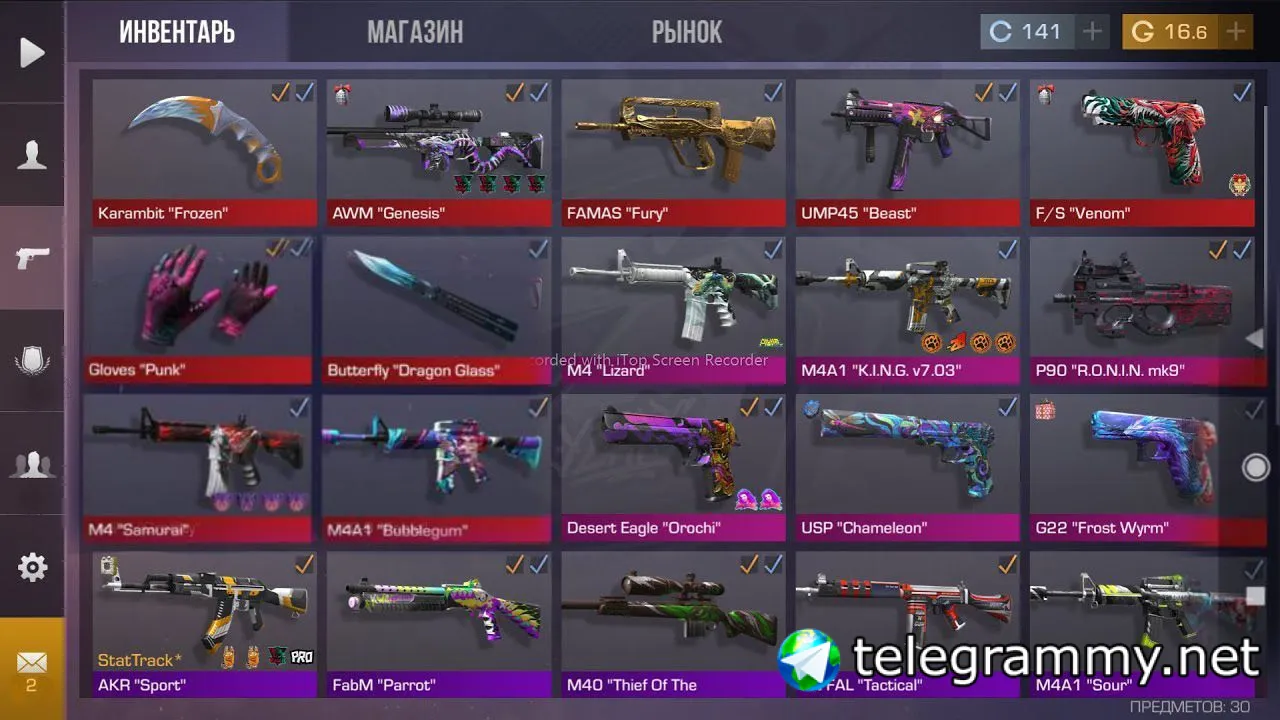Select the FAMAS "Fury" skin
Image resolution: width=1280 pixels, height=720 pixels.
click(x=673, y=150)
